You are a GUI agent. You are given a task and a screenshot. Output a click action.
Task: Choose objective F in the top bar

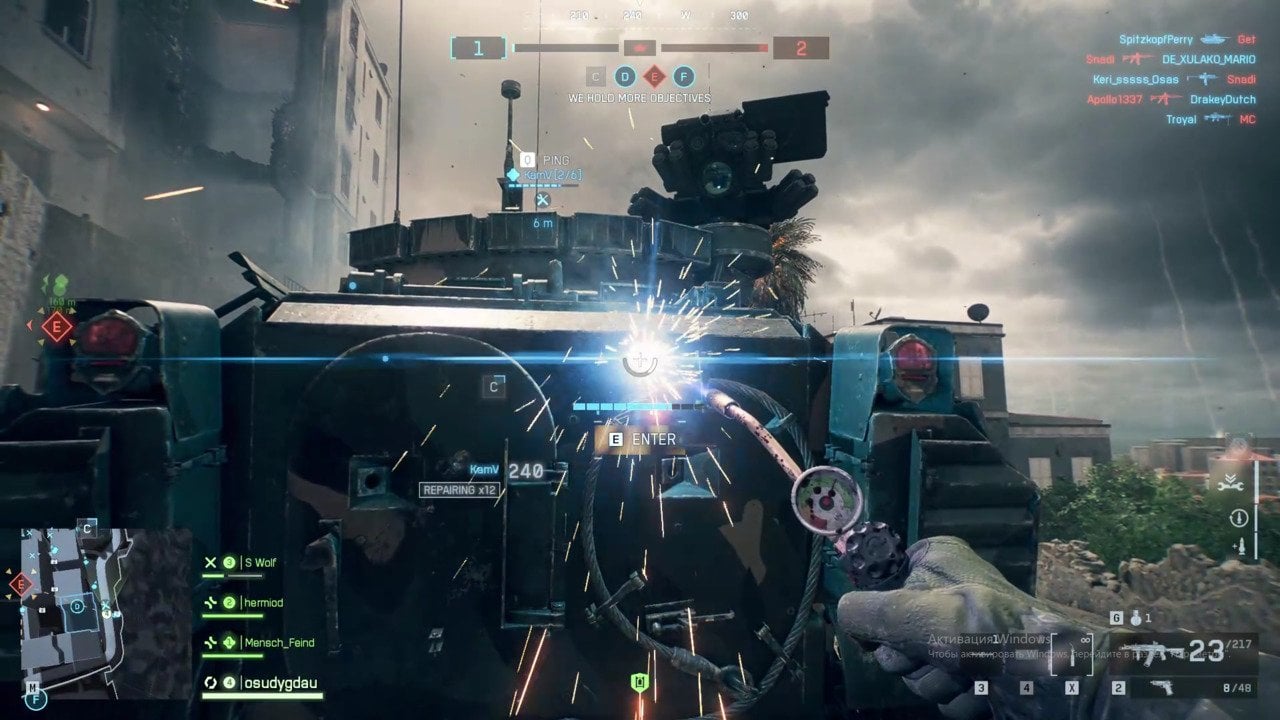[x=684, y=76]
